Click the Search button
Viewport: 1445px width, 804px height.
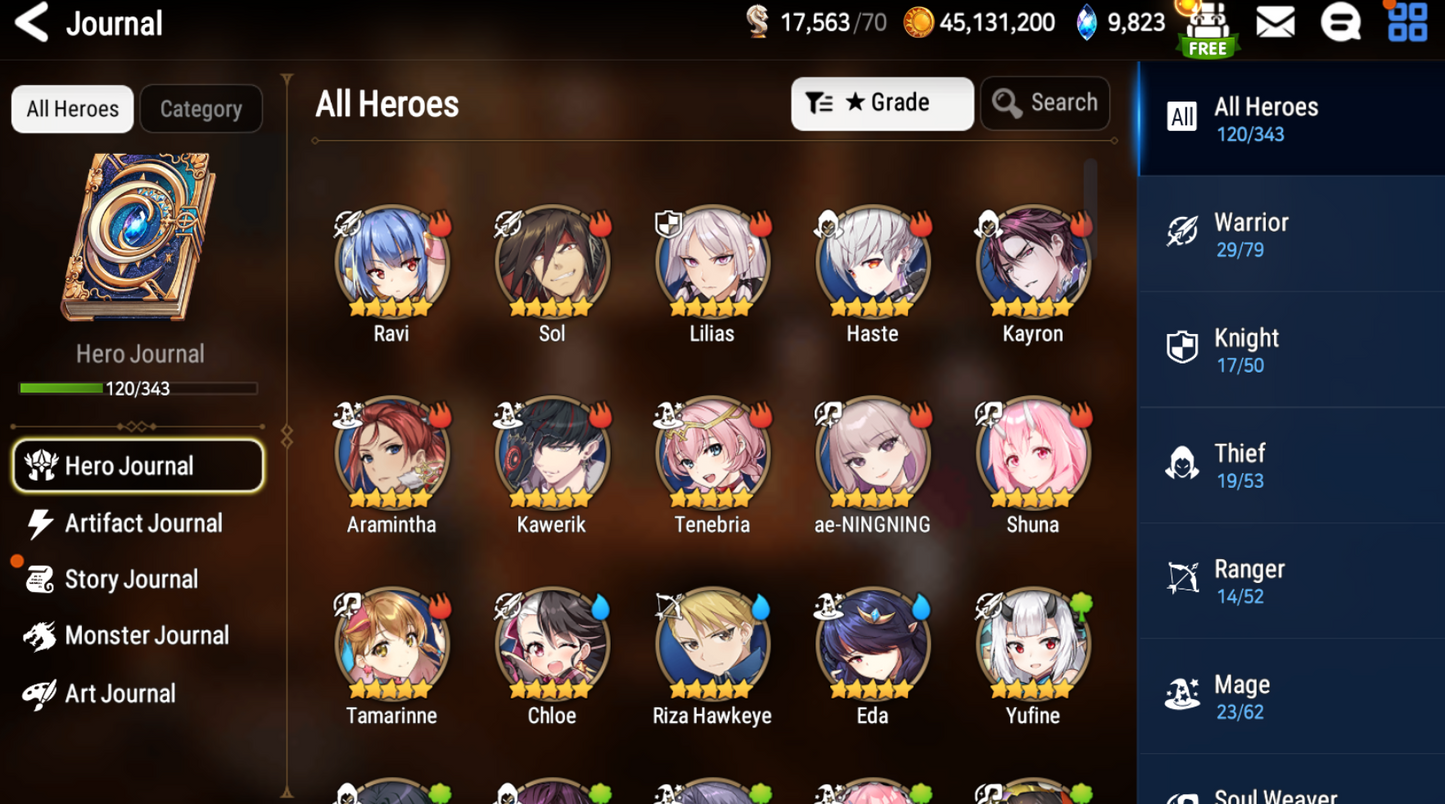click(1045, 103)
